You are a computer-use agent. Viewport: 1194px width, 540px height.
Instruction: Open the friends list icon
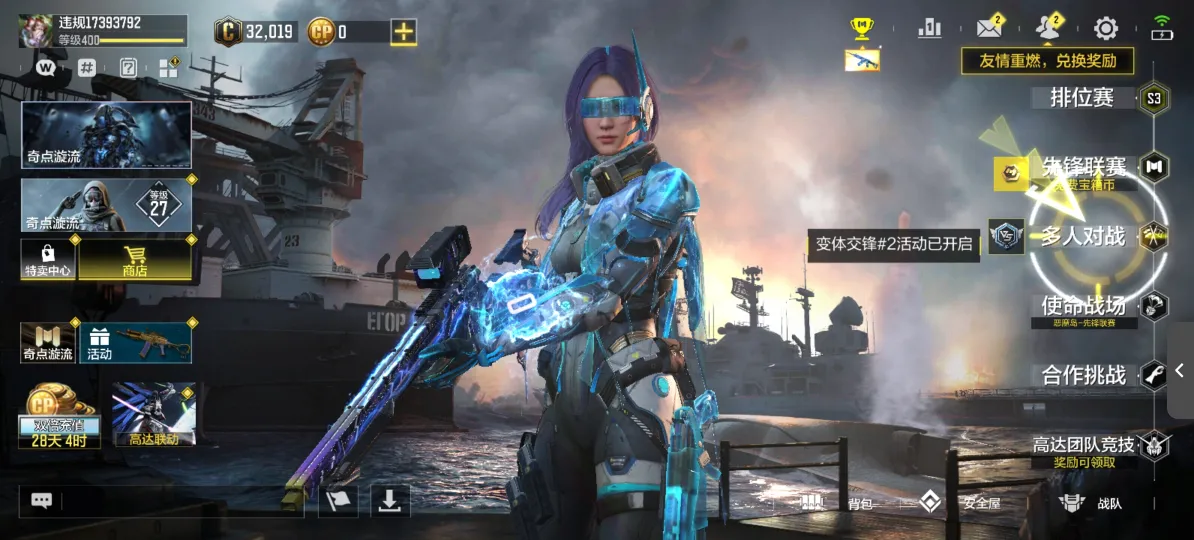click(1048, 28)
